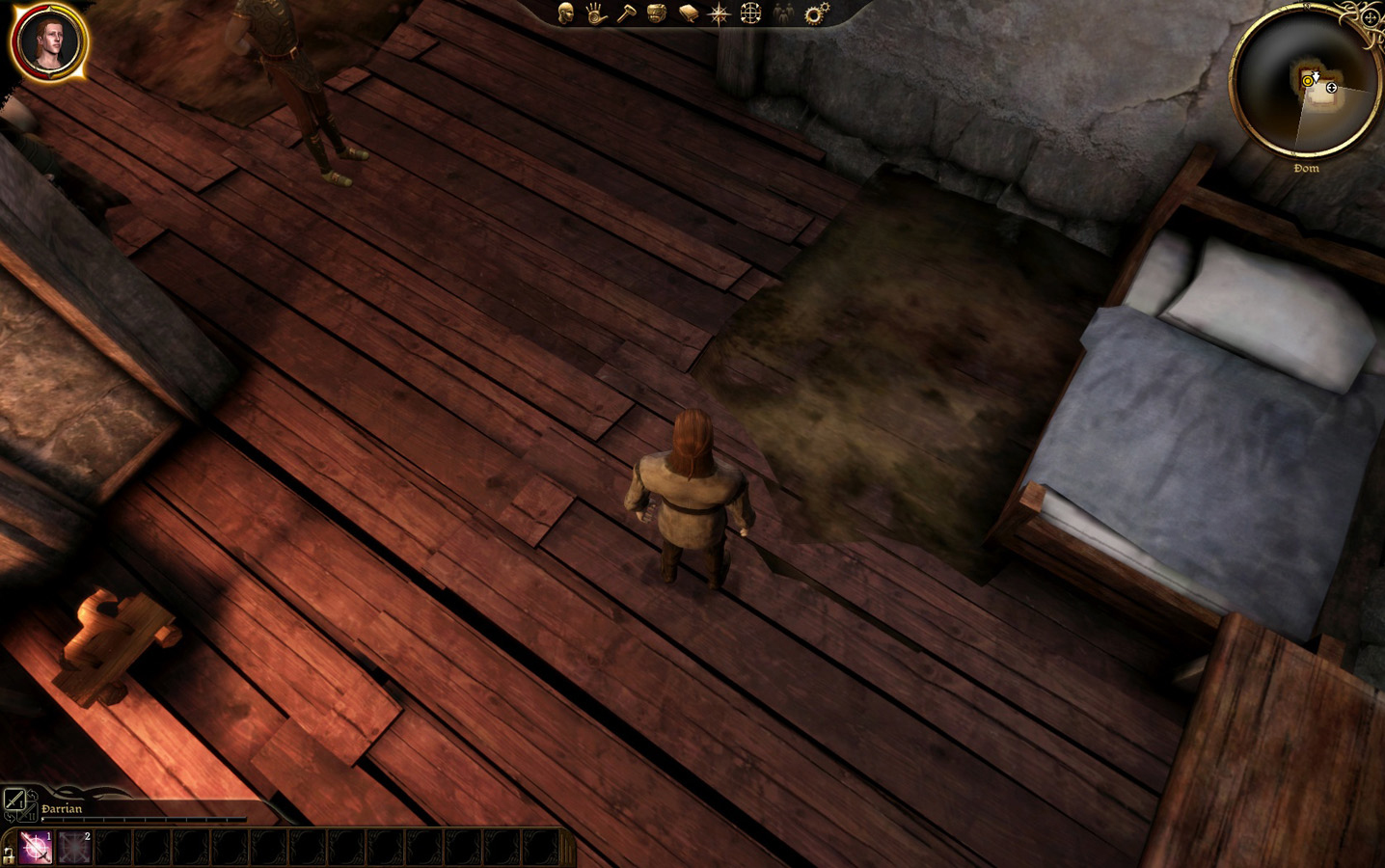Open the character record head icon
The height and width of the screenshot is (868, 1385).
(x=567, y=13)
